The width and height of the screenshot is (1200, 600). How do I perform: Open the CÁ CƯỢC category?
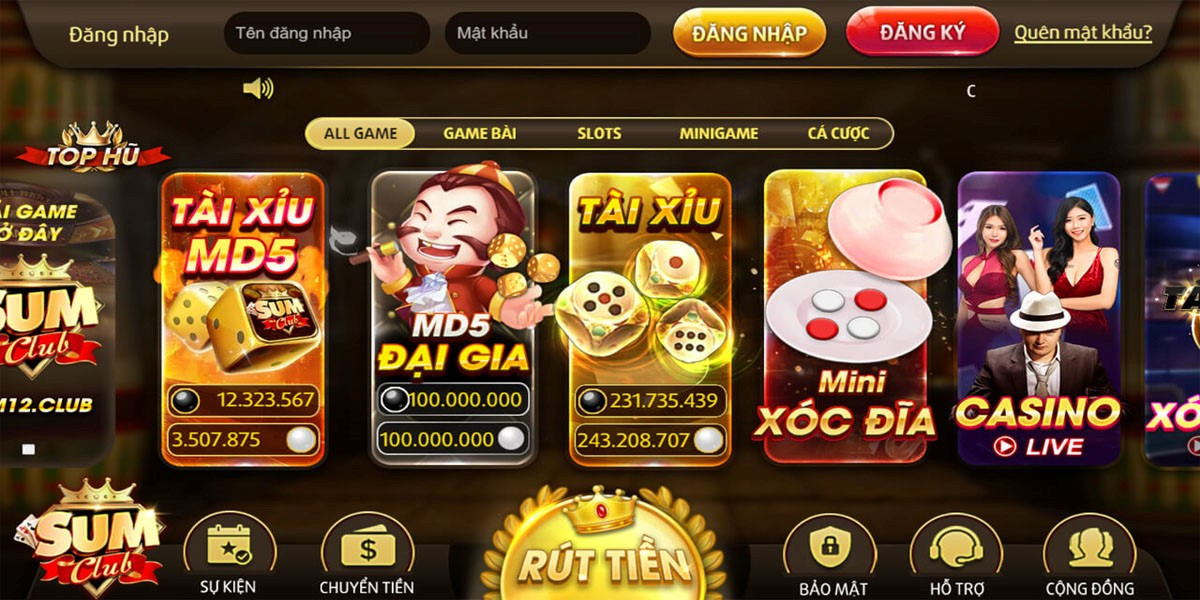[x=838, y=133]
